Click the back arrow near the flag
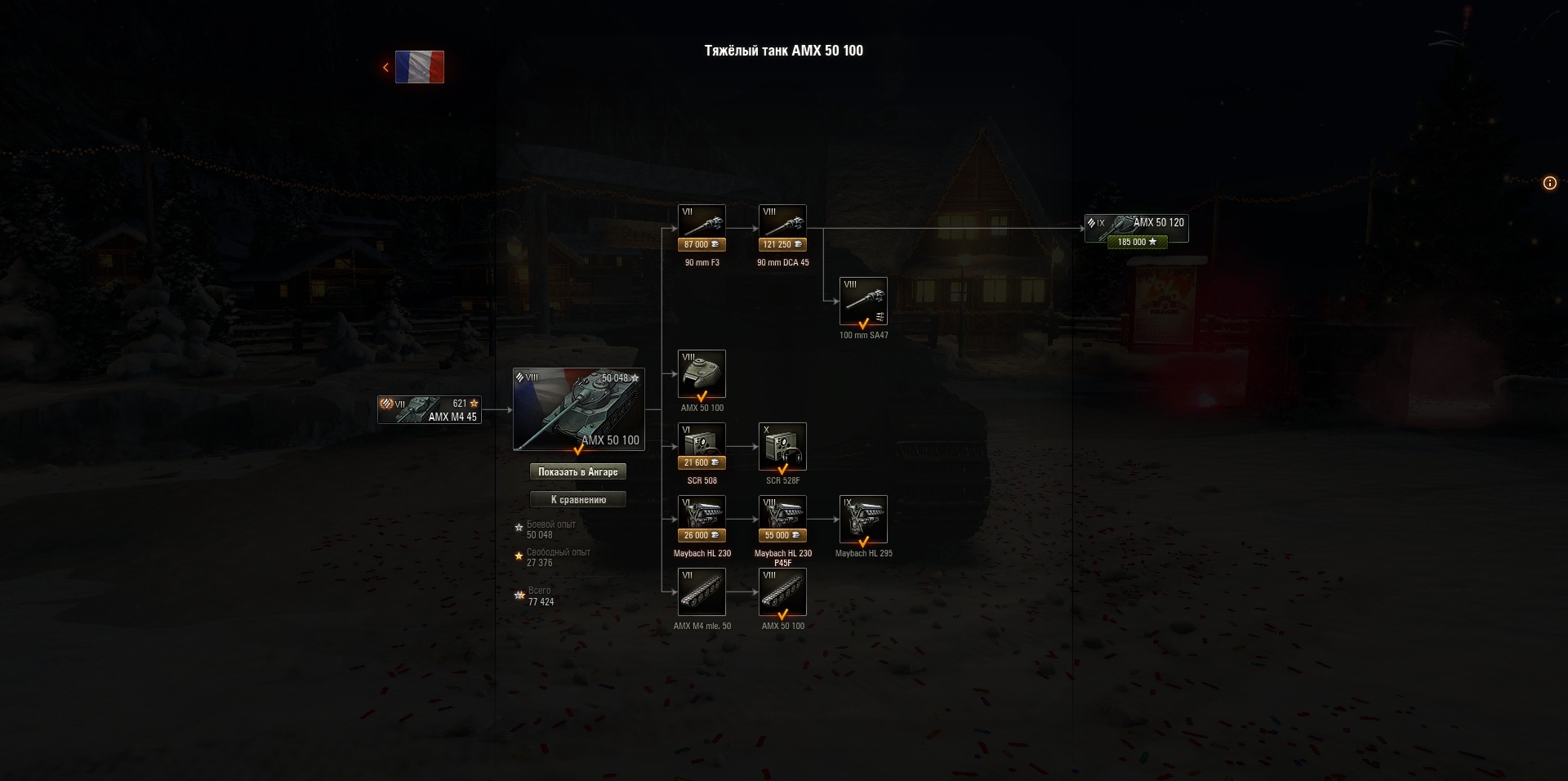The width and height of the screenshot is (1568, 781). (385, 67)
